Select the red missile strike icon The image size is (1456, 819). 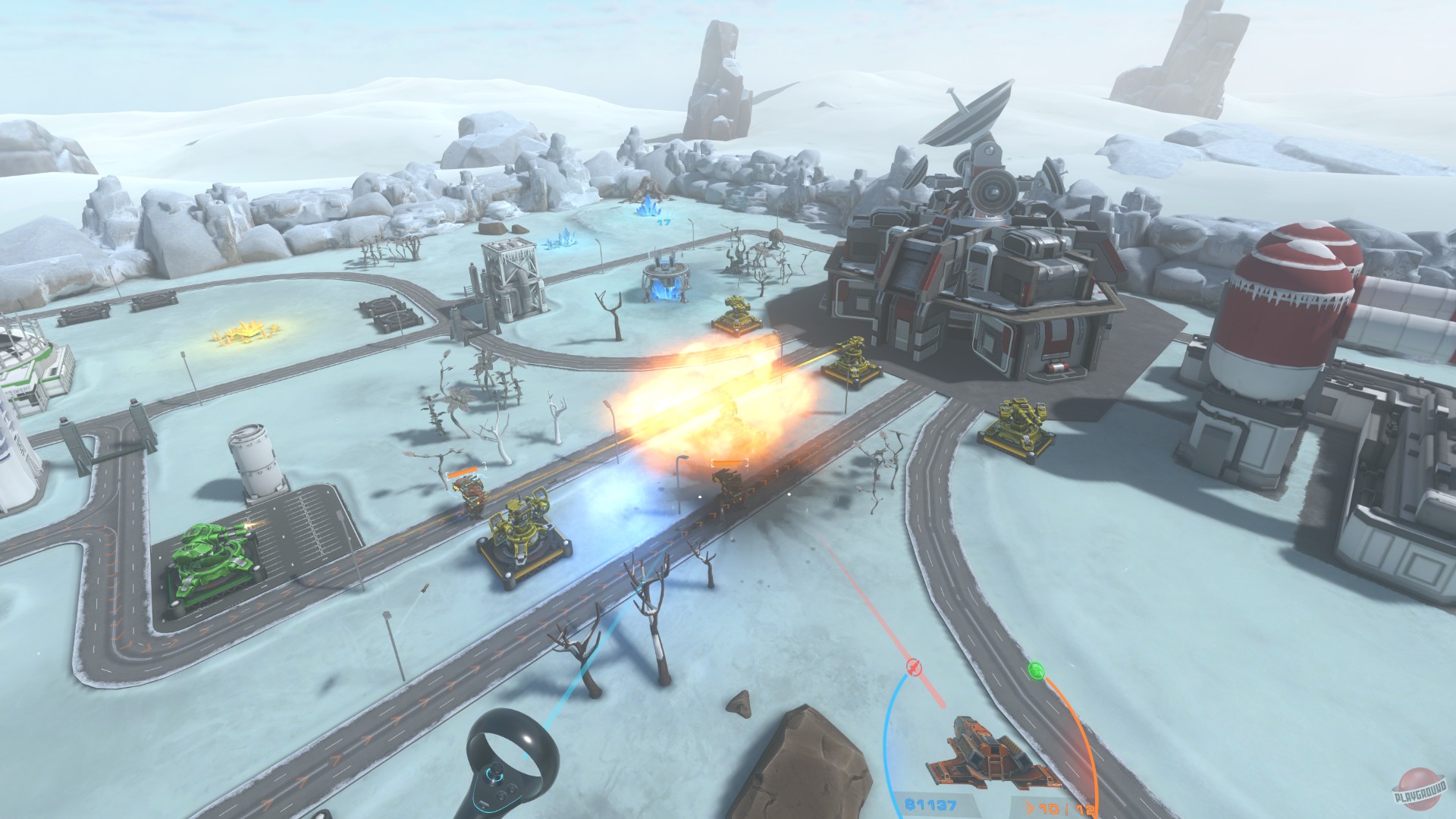(x=914, y=667)
